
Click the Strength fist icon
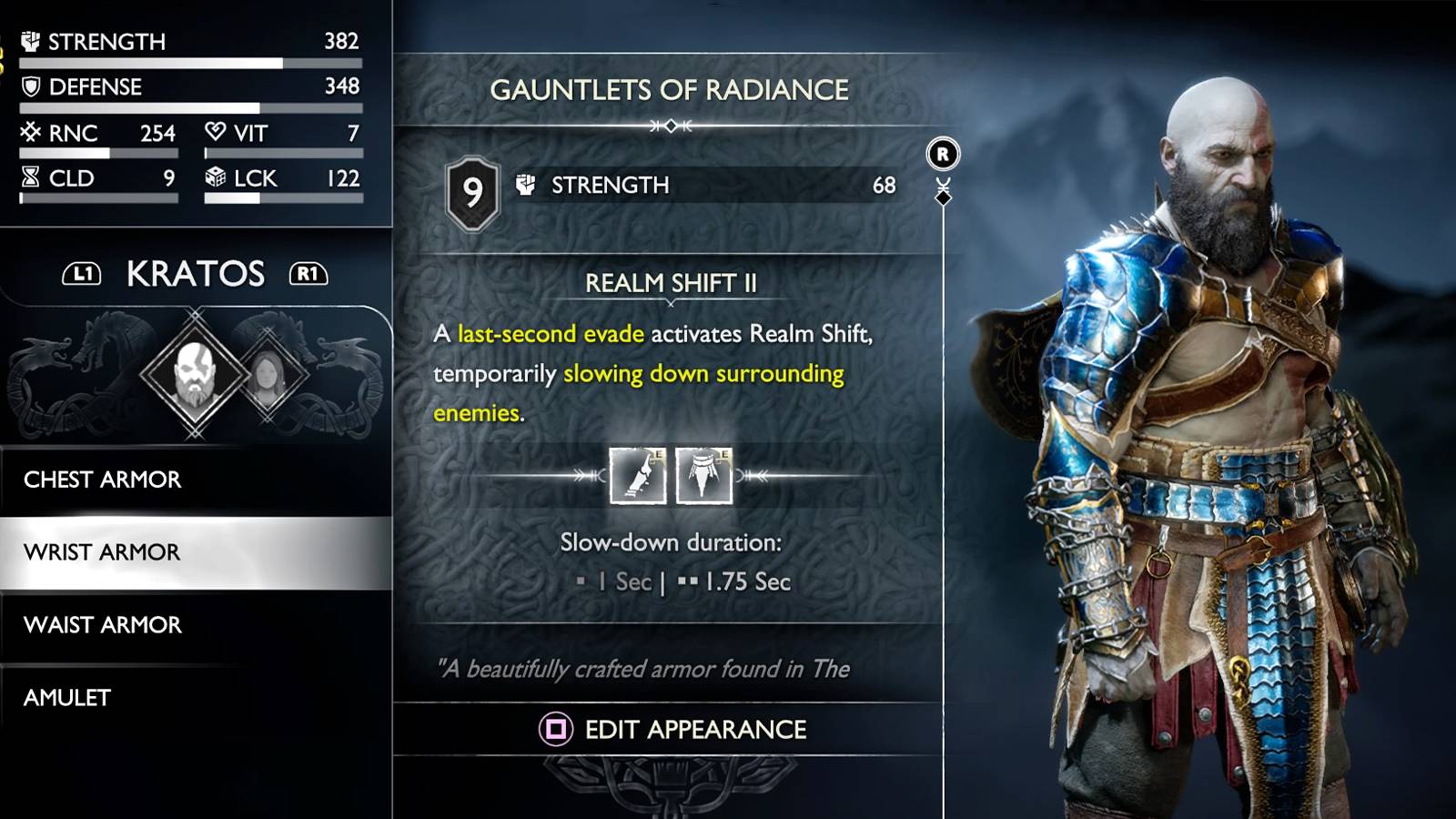(30, 41)
